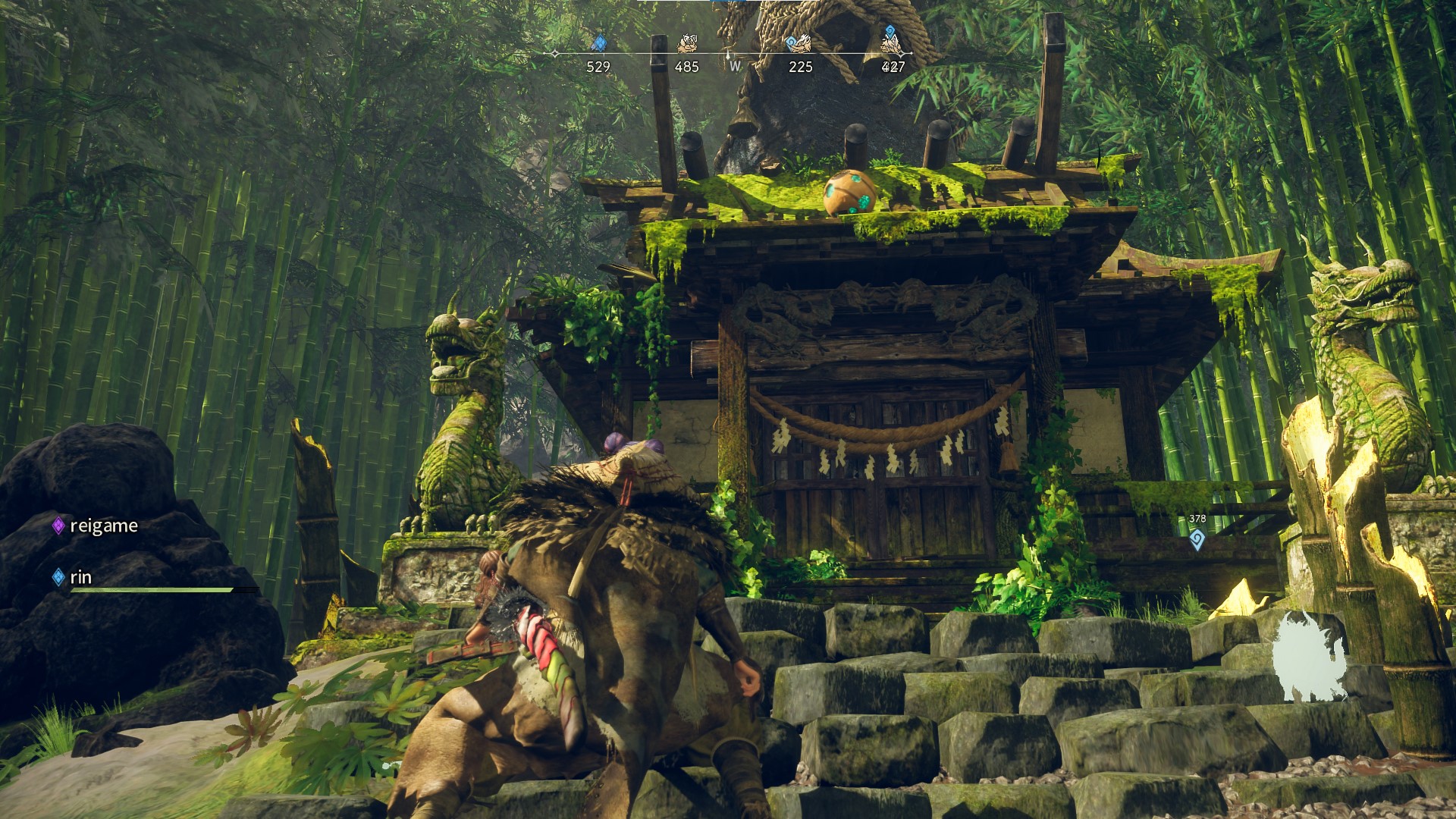Select the blue diamond compass marker at 529
1456x819 pixels.
[599, 43]
